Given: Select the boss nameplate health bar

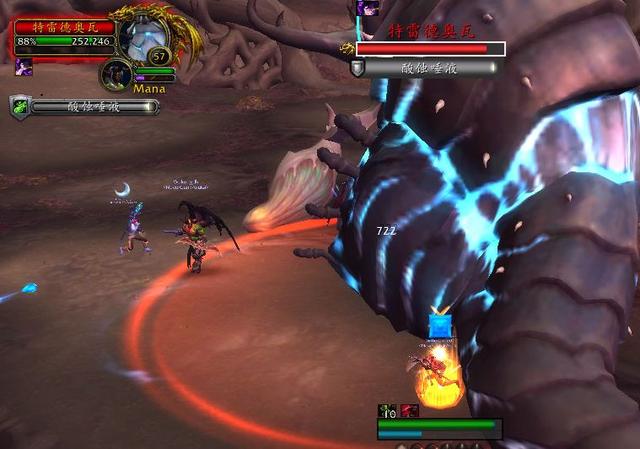Looking at the screenshot, I should 430,48.
